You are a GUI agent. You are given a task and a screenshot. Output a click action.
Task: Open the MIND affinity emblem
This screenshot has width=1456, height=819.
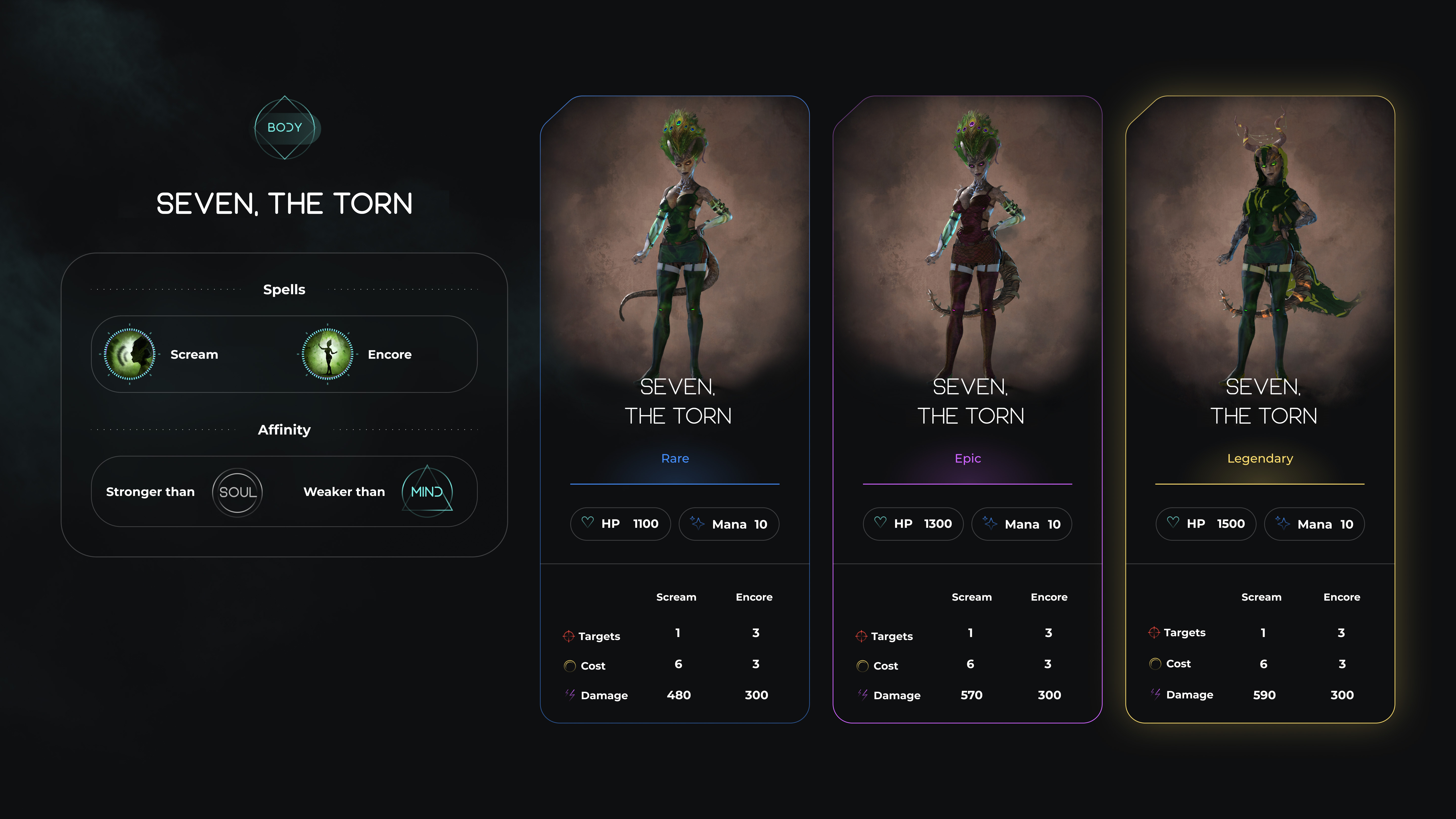(427, 492)
